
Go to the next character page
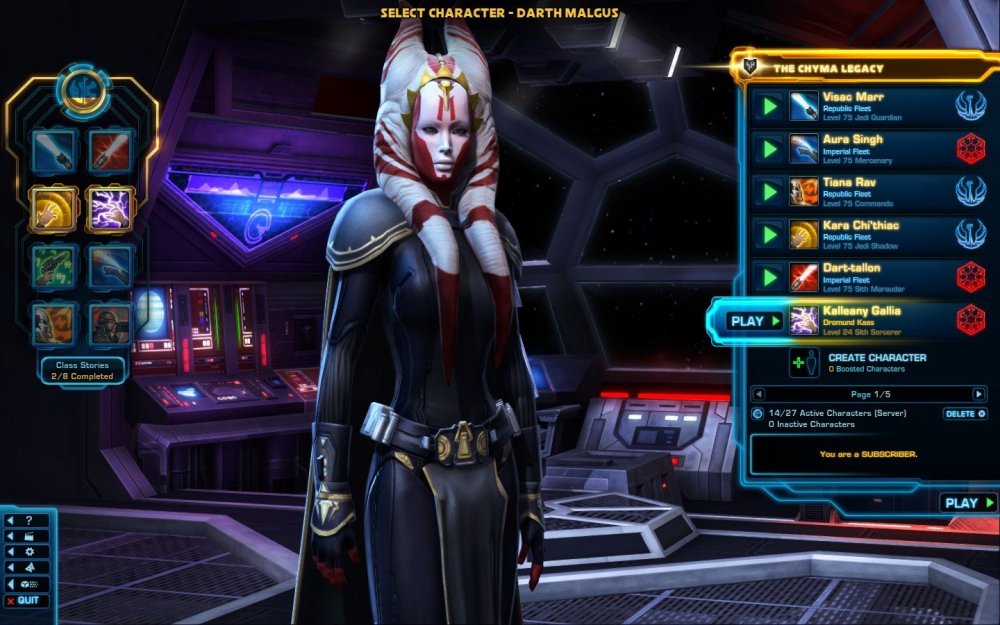(x=978, y=394)
